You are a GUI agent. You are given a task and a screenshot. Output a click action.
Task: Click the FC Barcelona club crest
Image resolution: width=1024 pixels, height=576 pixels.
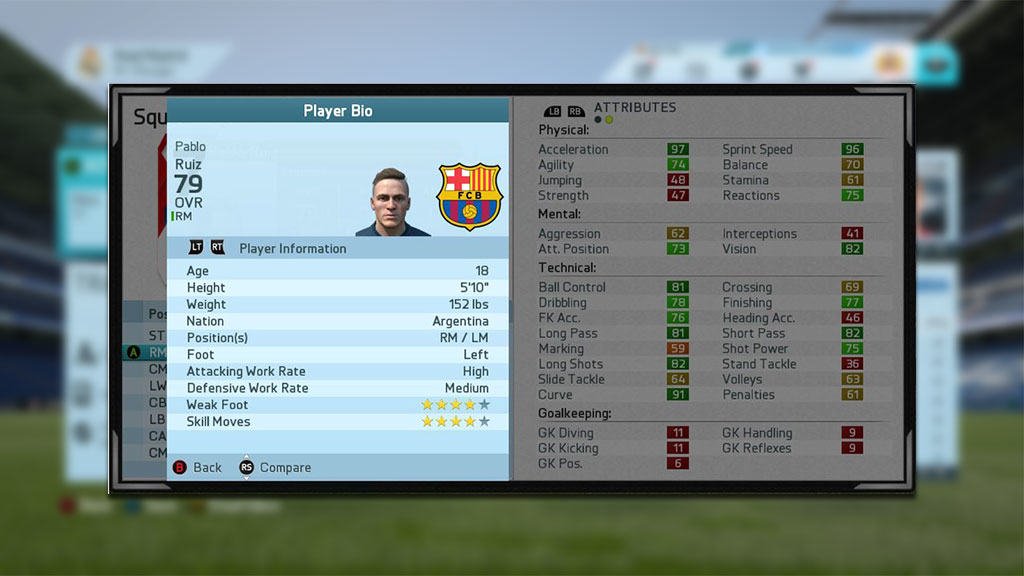(x=469, y=196)
